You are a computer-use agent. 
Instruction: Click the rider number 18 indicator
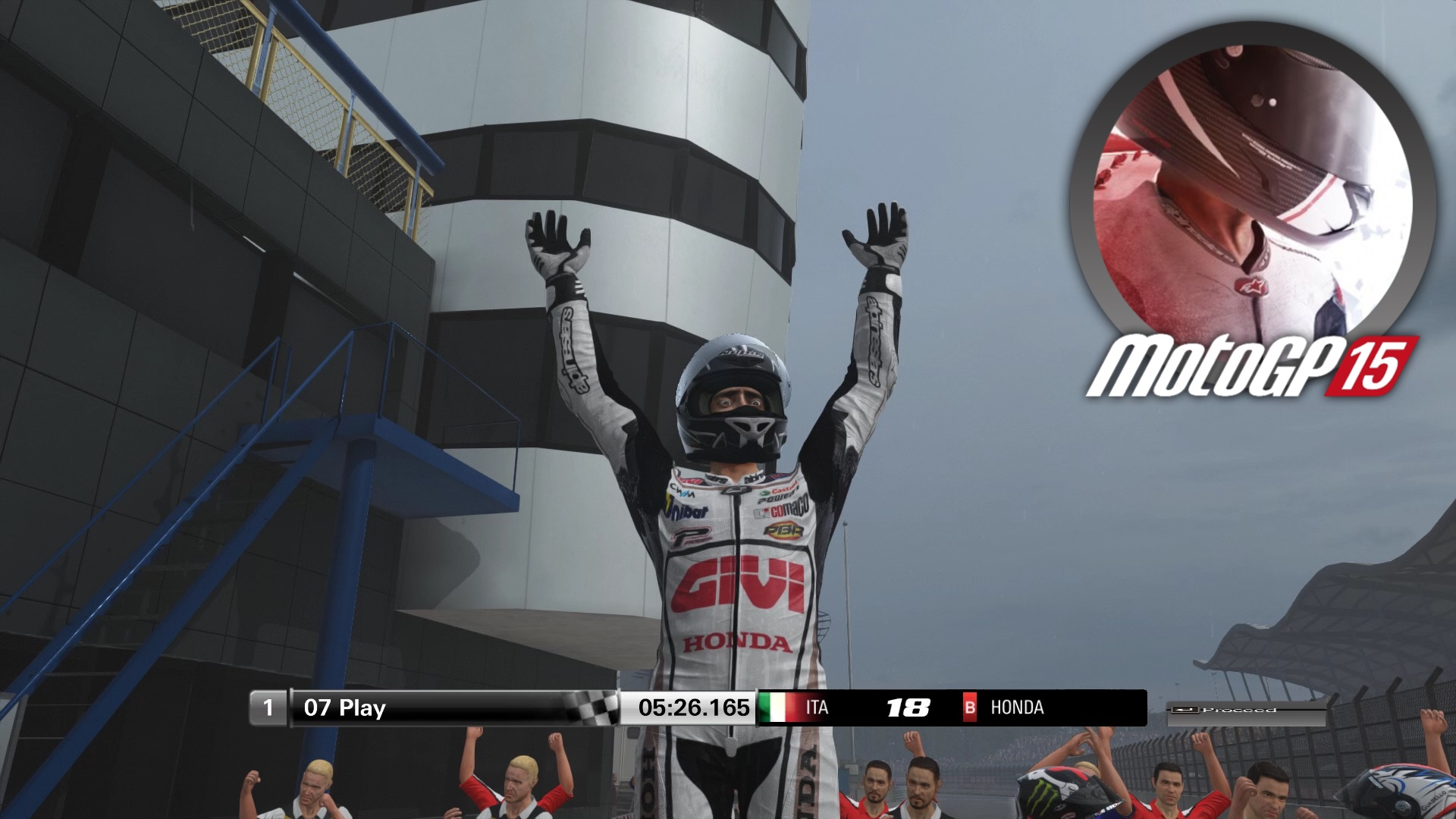[x=907, y=707]
